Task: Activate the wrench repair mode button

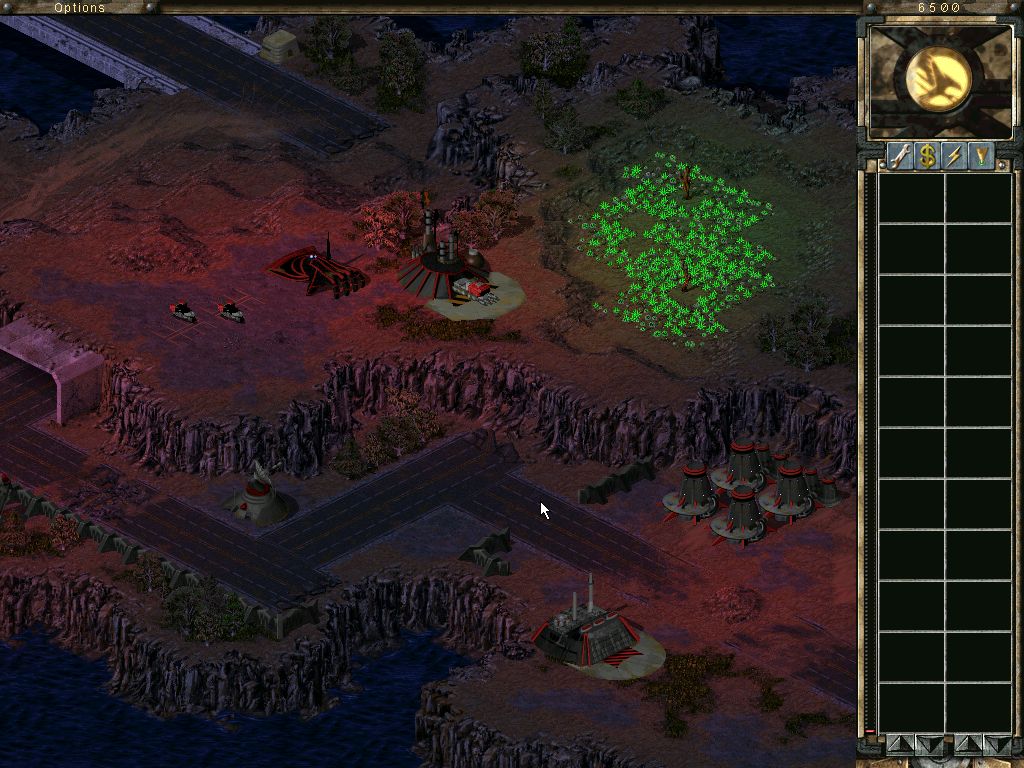Action: tap(900, 156)
